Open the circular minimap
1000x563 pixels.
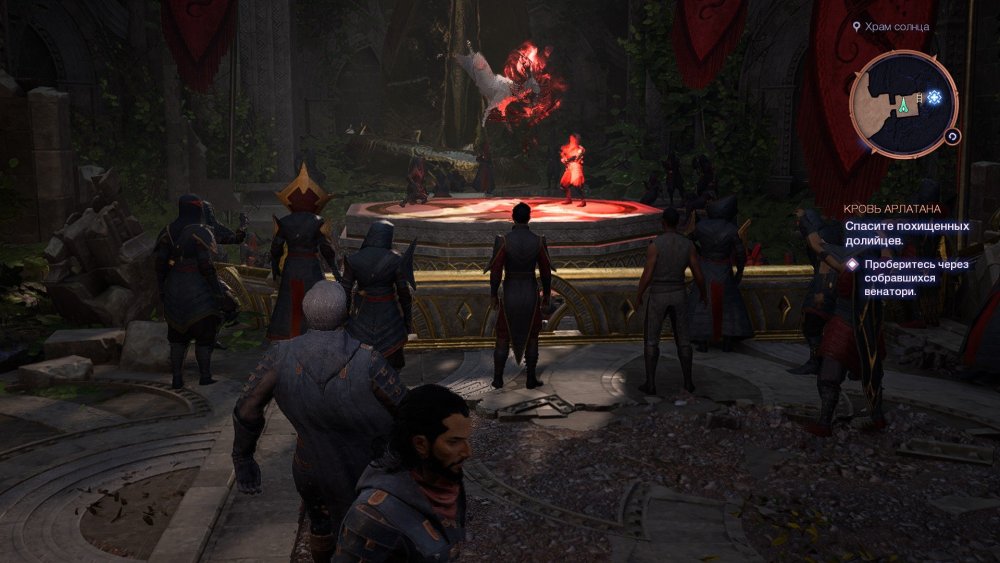pos(903,103)
